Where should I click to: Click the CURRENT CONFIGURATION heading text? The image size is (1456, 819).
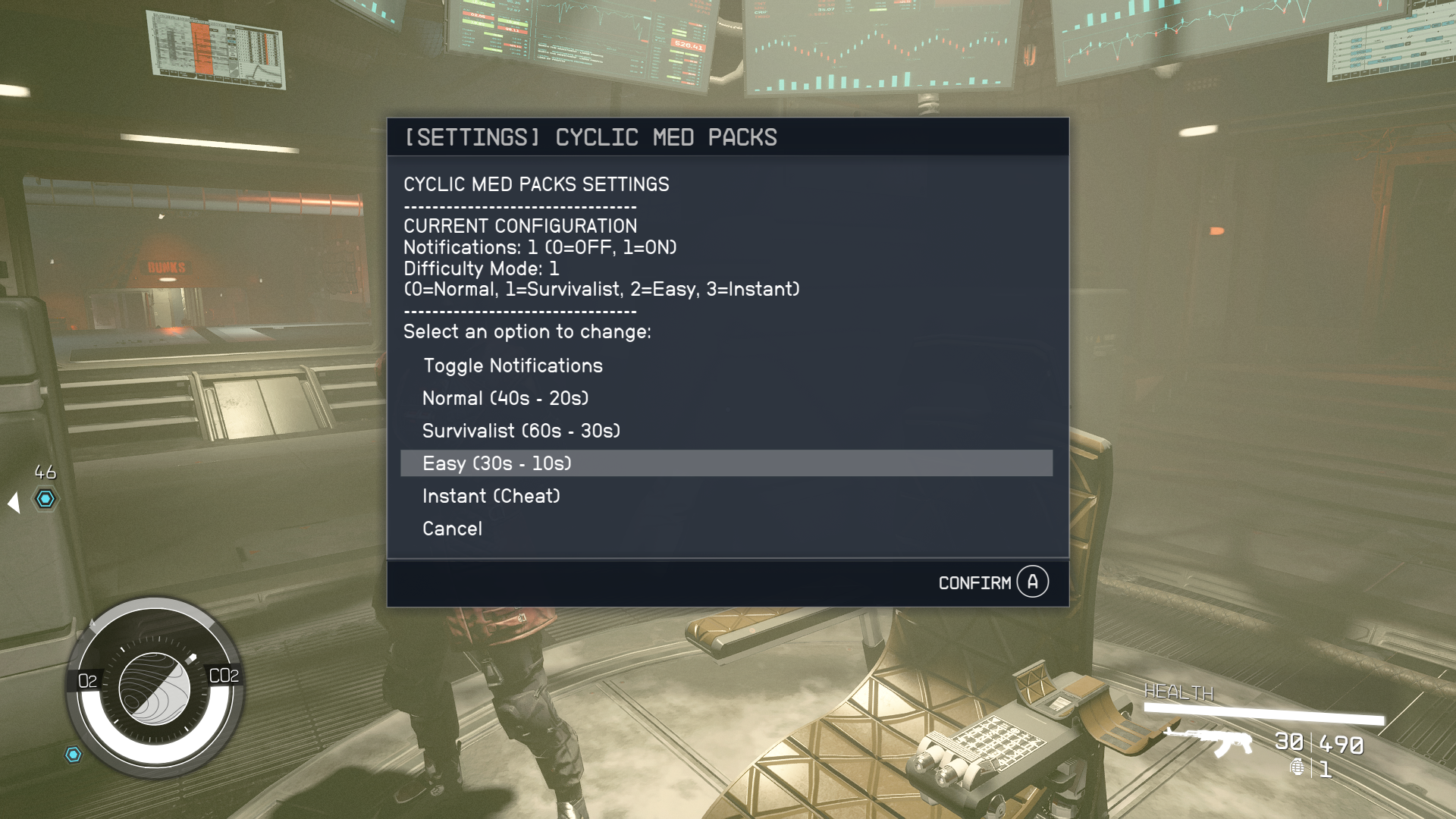(521, 225)
